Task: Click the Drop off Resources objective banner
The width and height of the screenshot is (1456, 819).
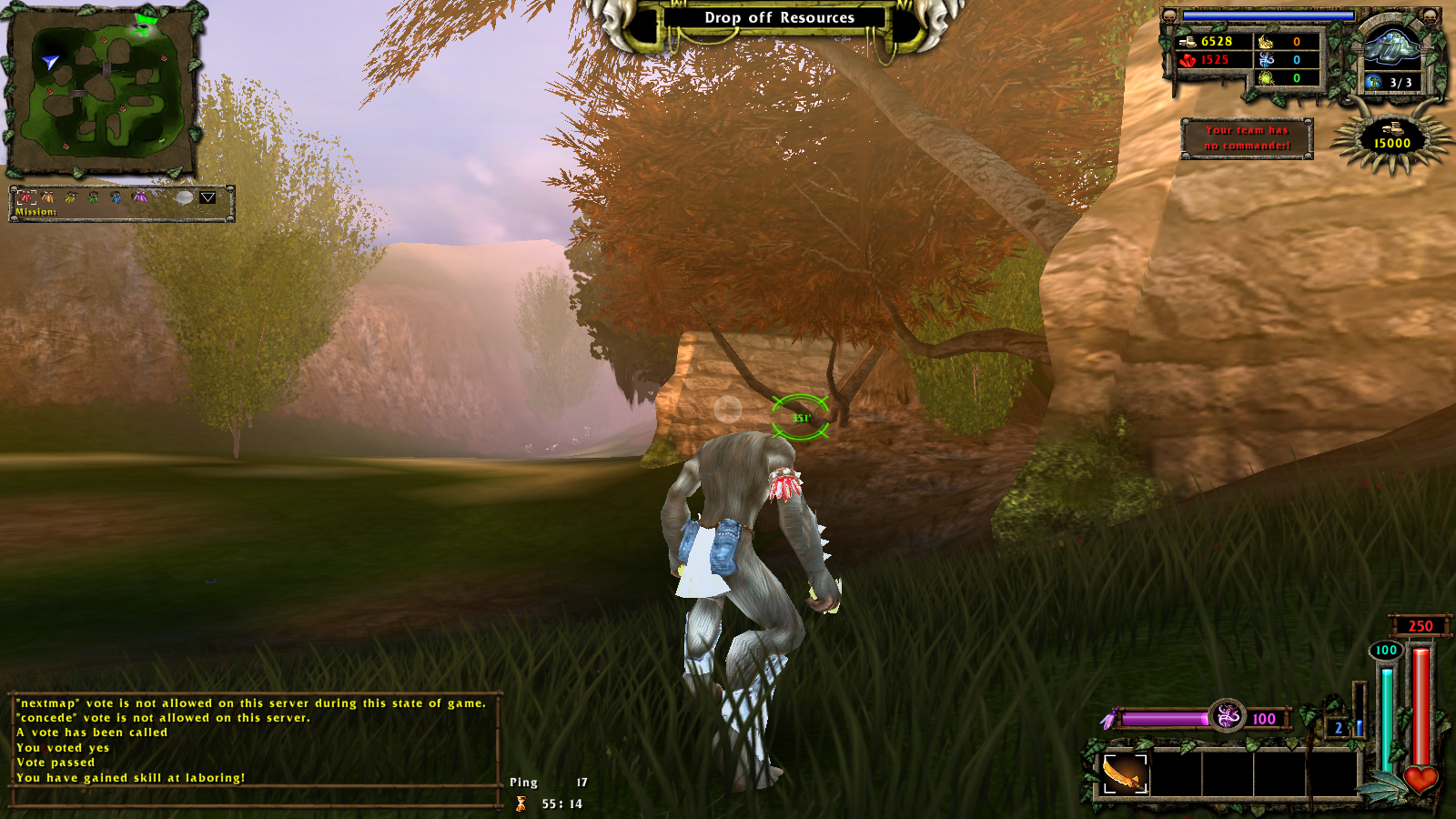Action: [779, 18]
